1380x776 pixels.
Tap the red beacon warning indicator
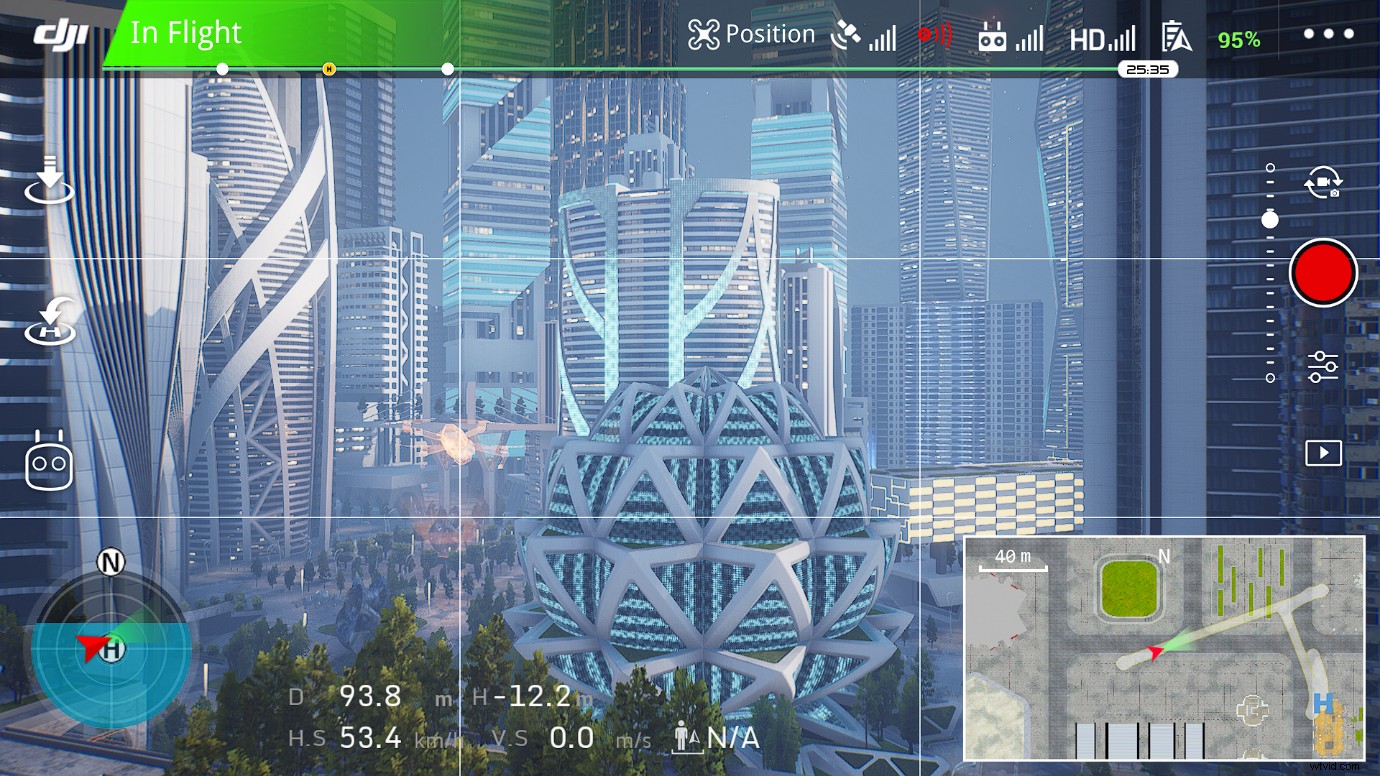click(x=935, y=33)
